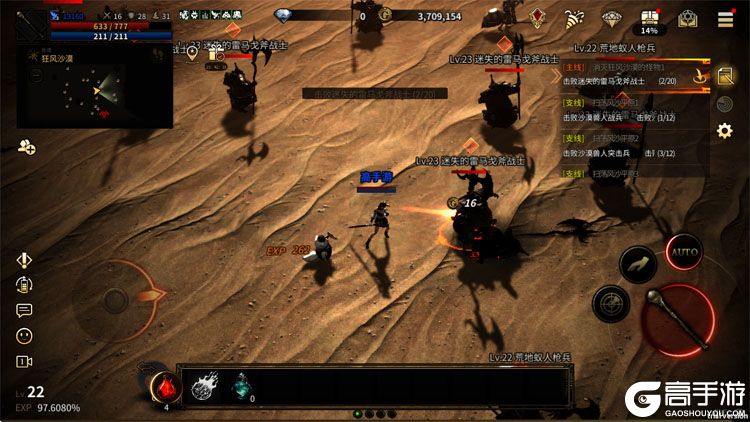Image resolution: width=750 pixels, height=422 pixels.
Task: Open the settings gear icon
Action: pyautogui.click(x=725, y=131)
